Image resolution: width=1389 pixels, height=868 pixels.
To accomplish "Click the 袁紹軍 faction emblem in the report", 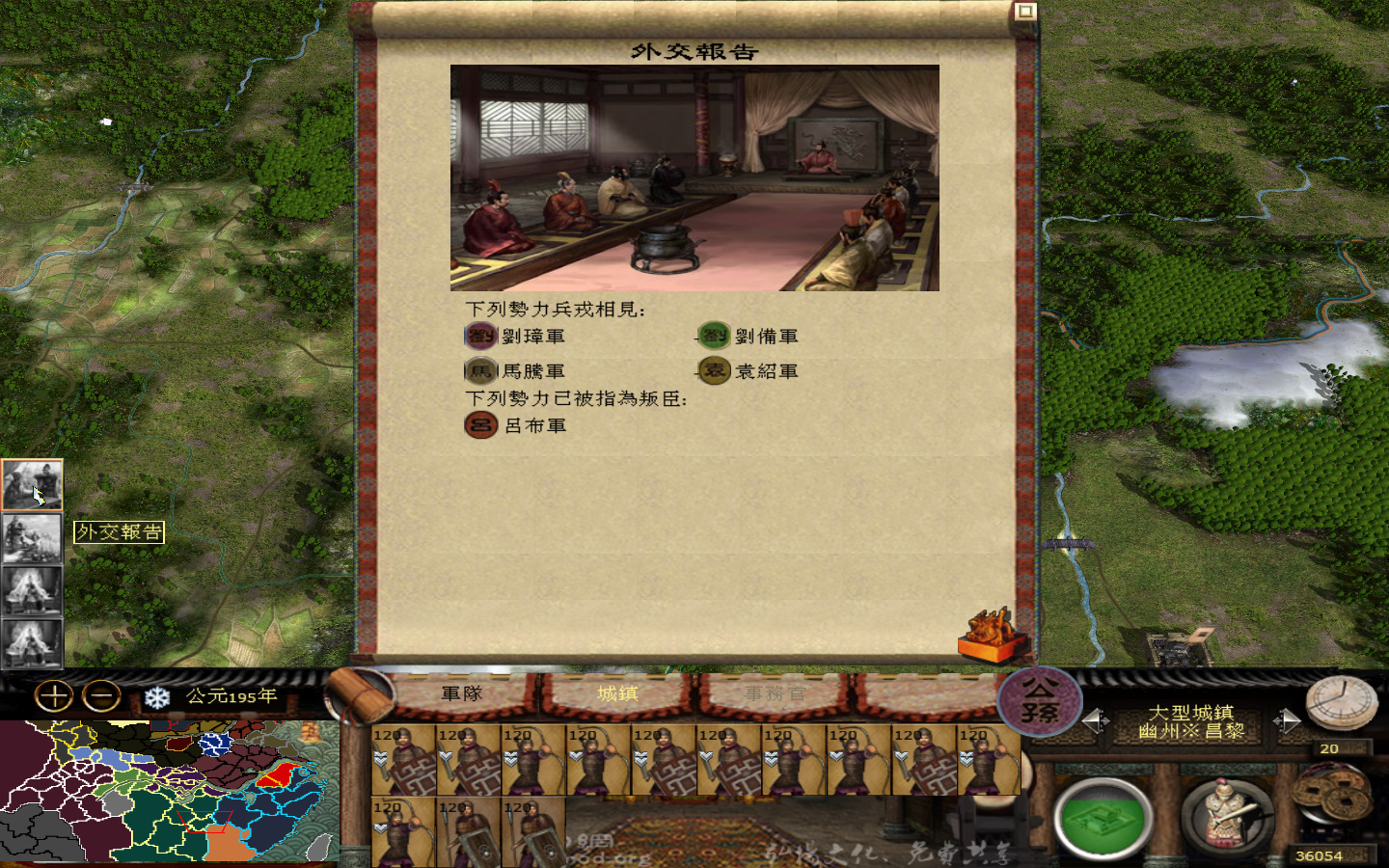I will pos(713,369).
